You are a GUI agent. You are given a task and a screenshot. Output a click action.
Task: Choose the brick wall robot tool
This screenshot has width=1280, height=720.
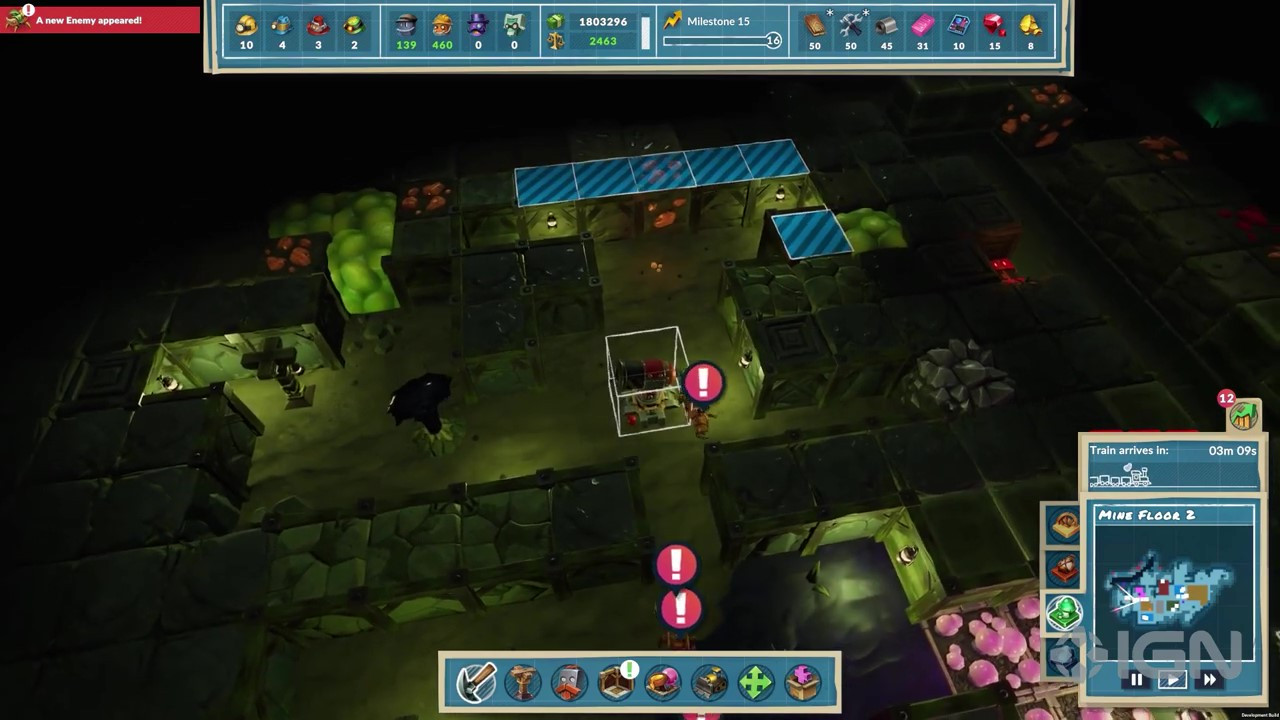pos(569,682)
